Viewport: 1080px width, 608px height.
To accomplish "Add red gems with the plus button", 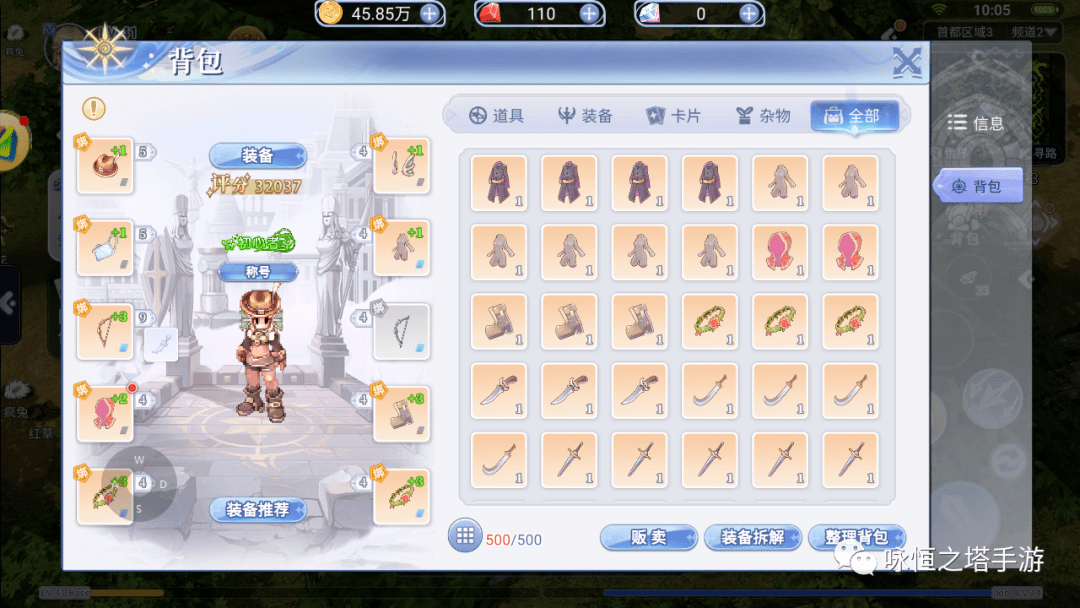I will (x=589, y=13).
